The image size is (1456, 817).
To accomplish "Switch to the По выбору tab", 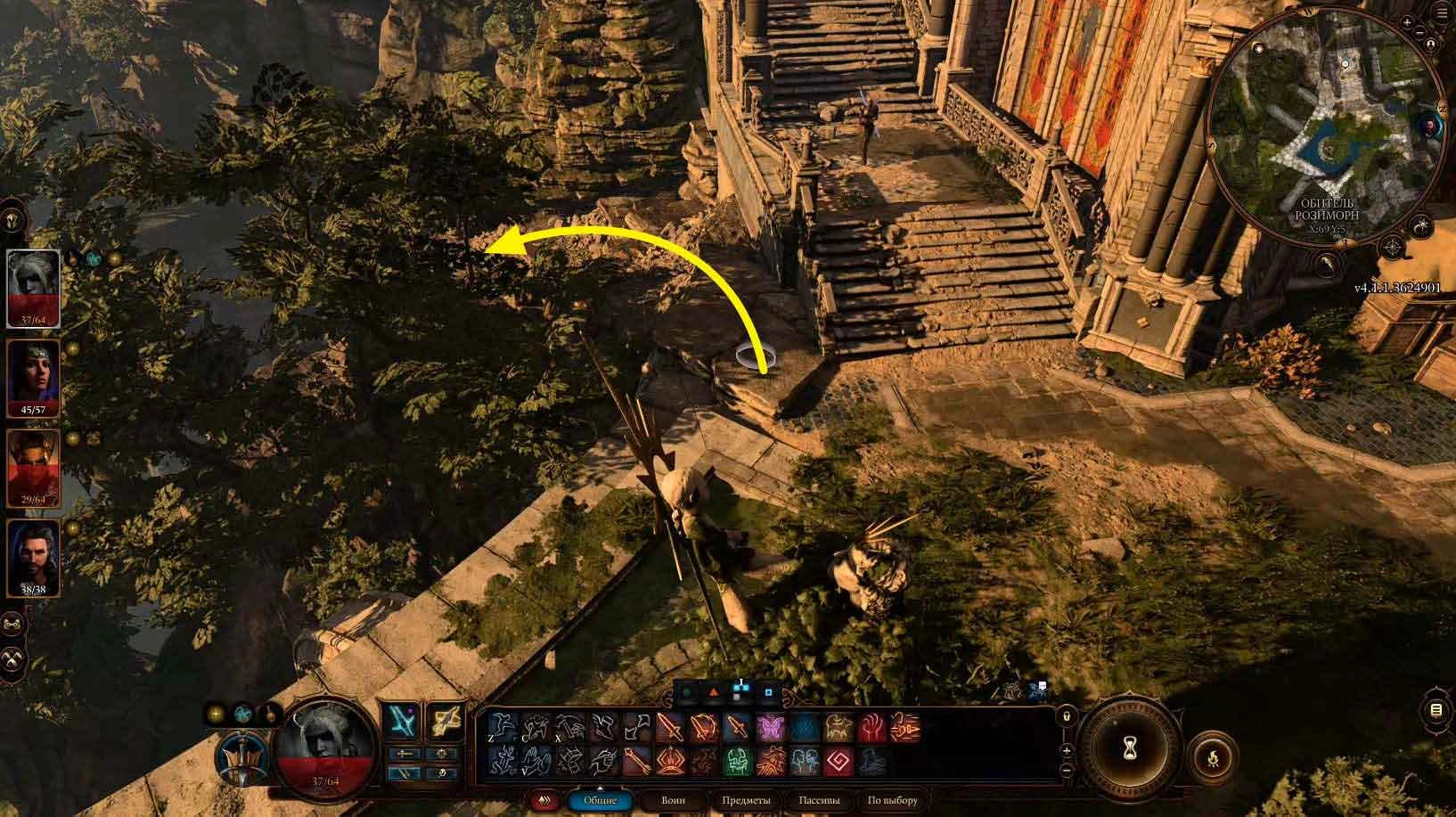I will click(x=893, y=799).
